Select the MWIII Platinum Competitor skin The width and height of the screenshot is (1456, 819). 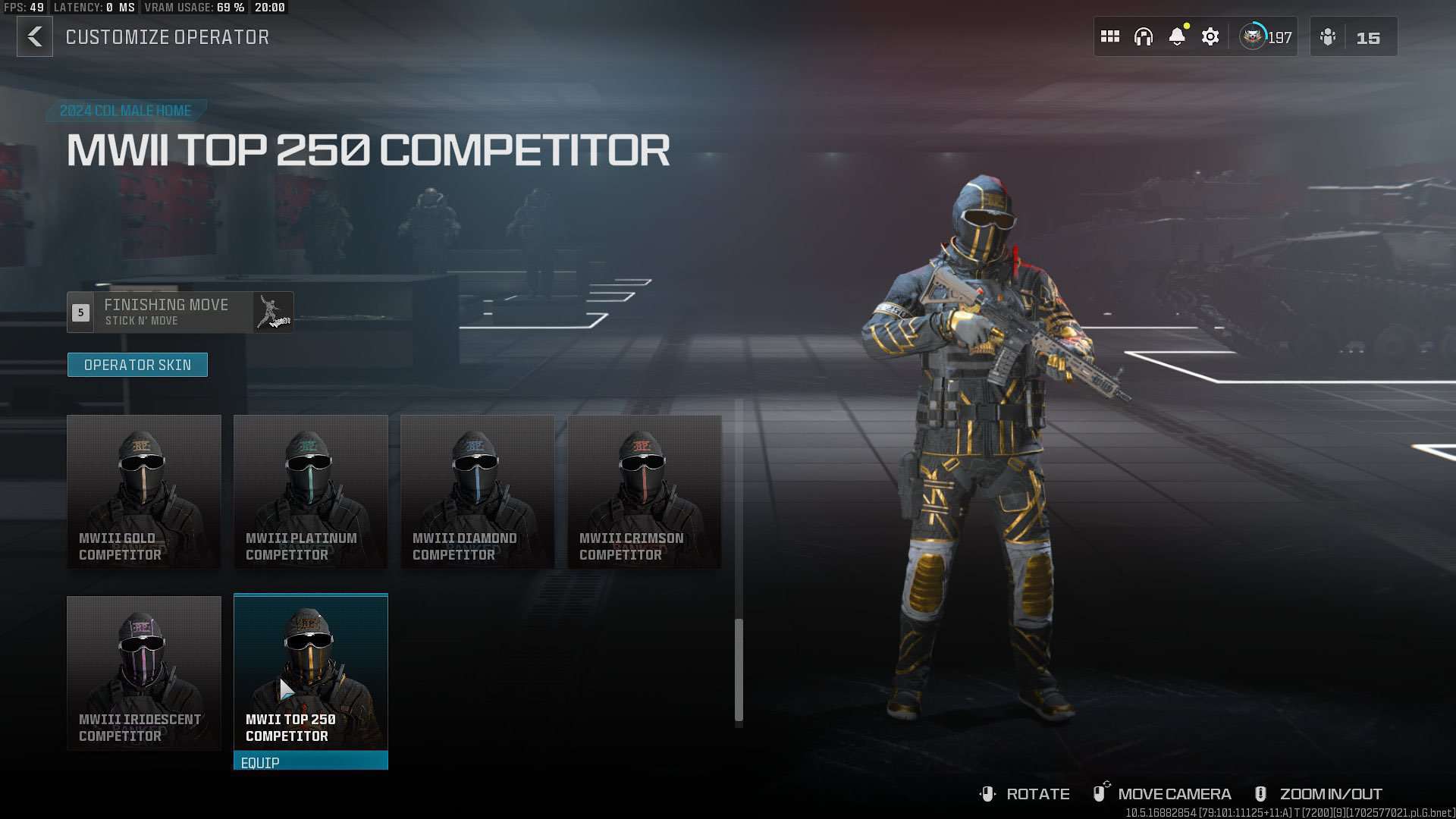[310, 491]
